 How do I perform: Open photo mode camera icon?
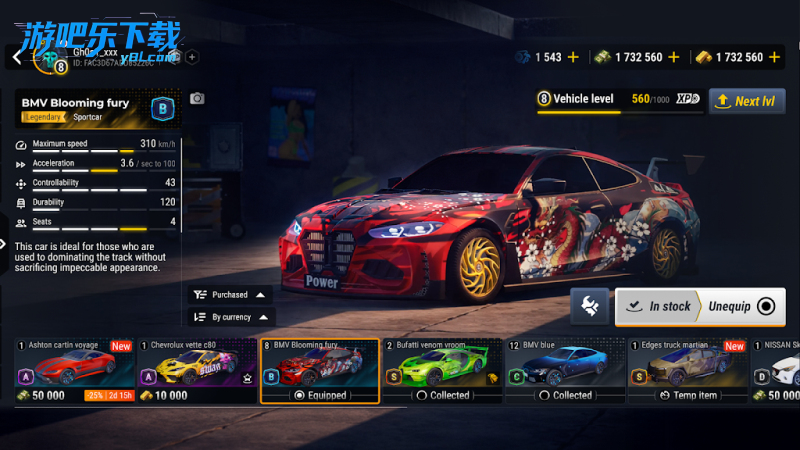click(x=197, y=98)
